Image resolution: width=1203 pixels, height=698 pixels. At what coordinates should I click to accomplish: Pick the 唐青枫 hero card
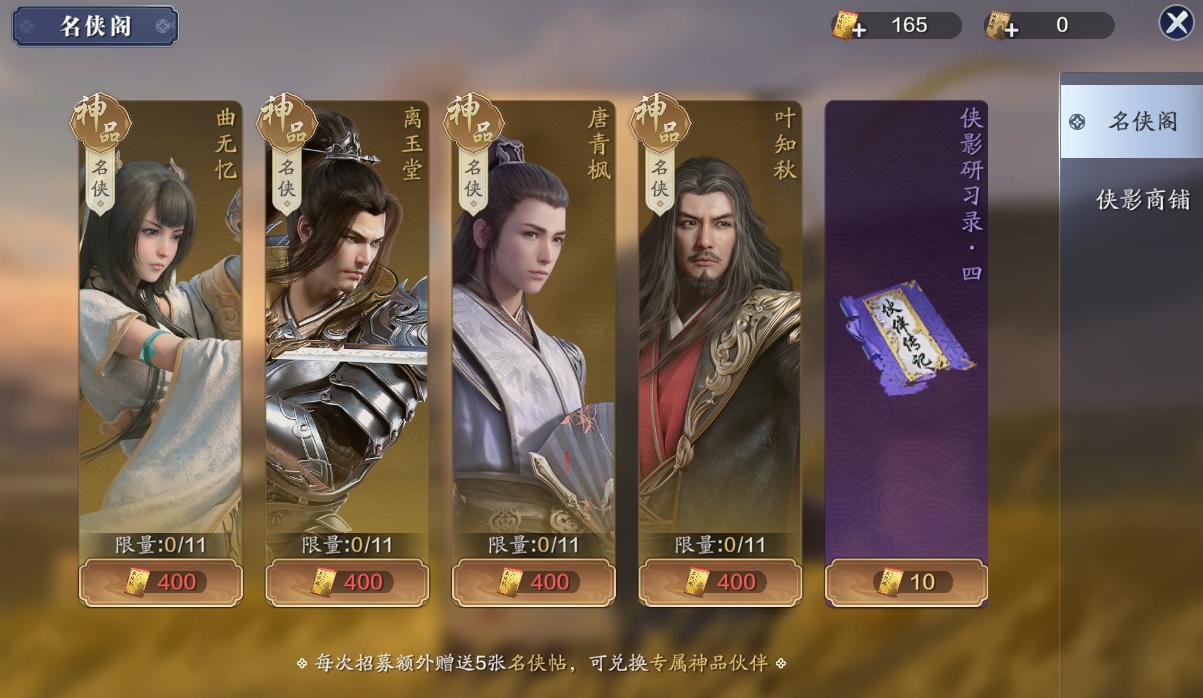533,320
